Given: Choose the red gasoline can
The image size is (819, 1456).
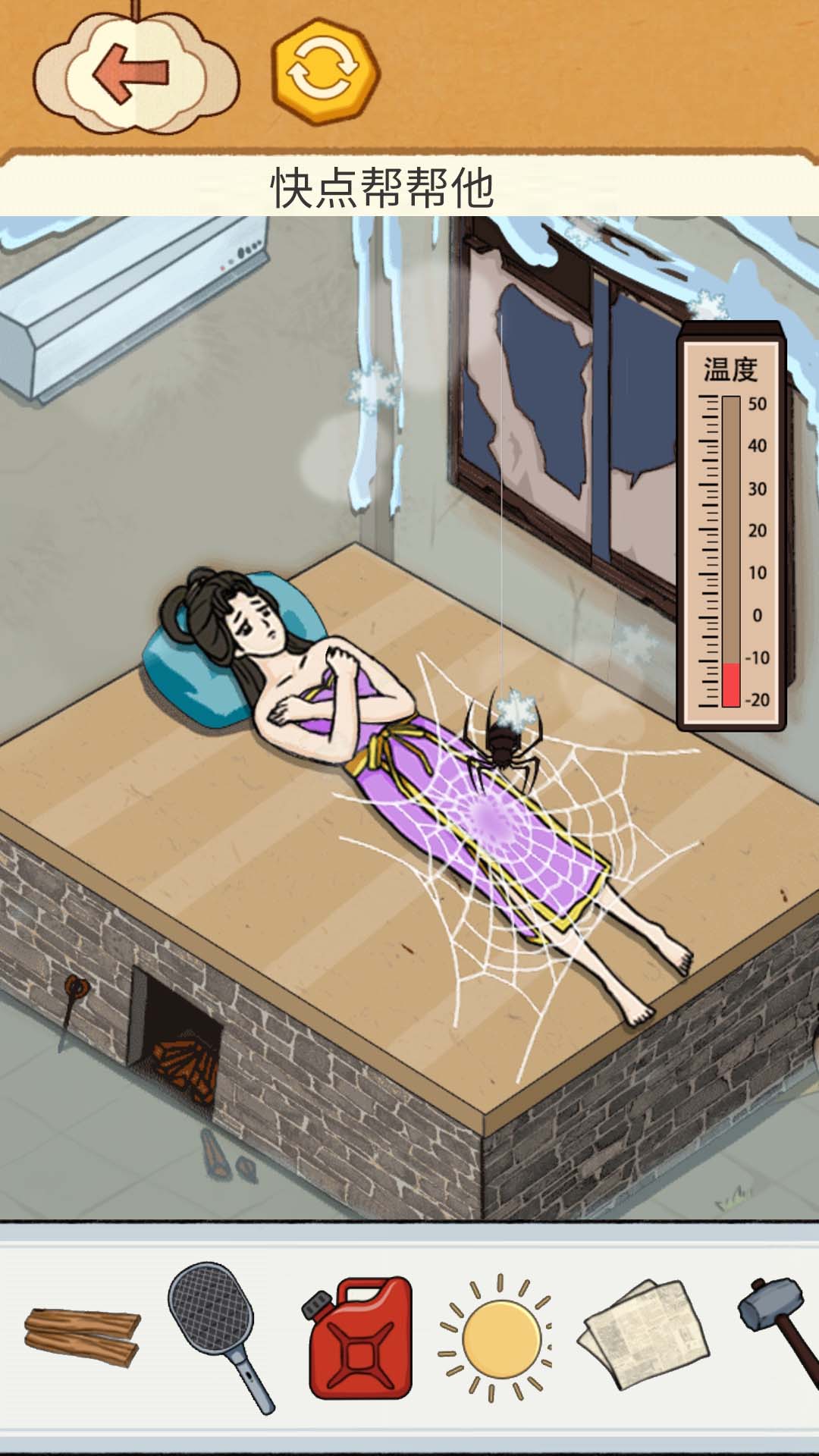Looking at the screenshot, I should pos(361,1338).
